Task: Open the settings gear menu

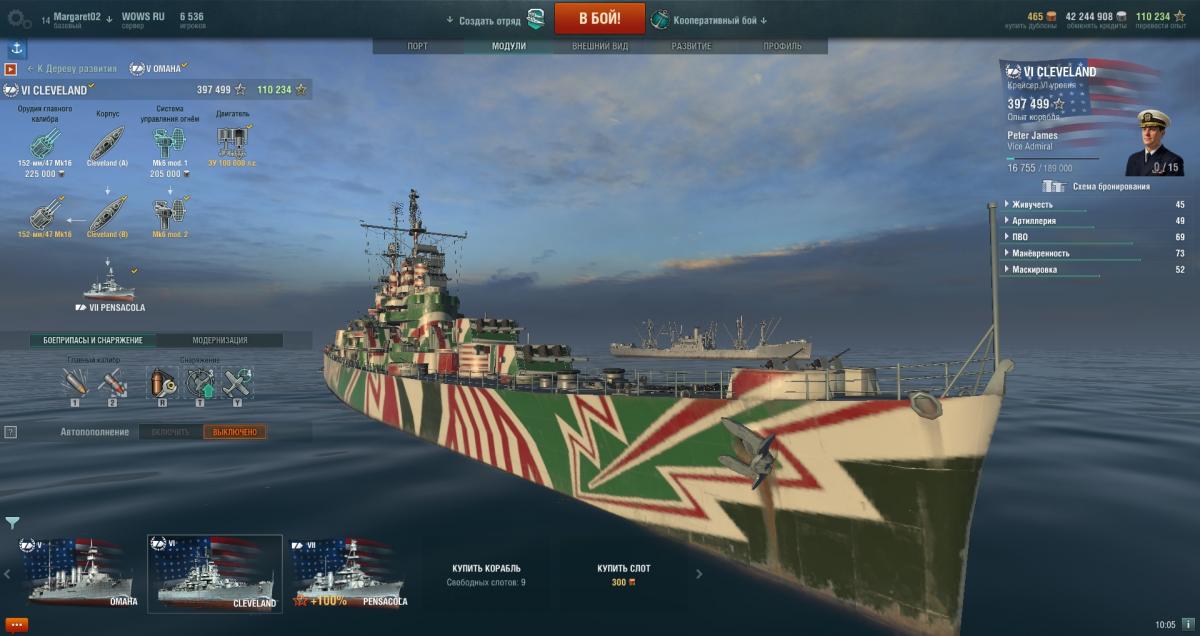Action: [x=19, y=19]
